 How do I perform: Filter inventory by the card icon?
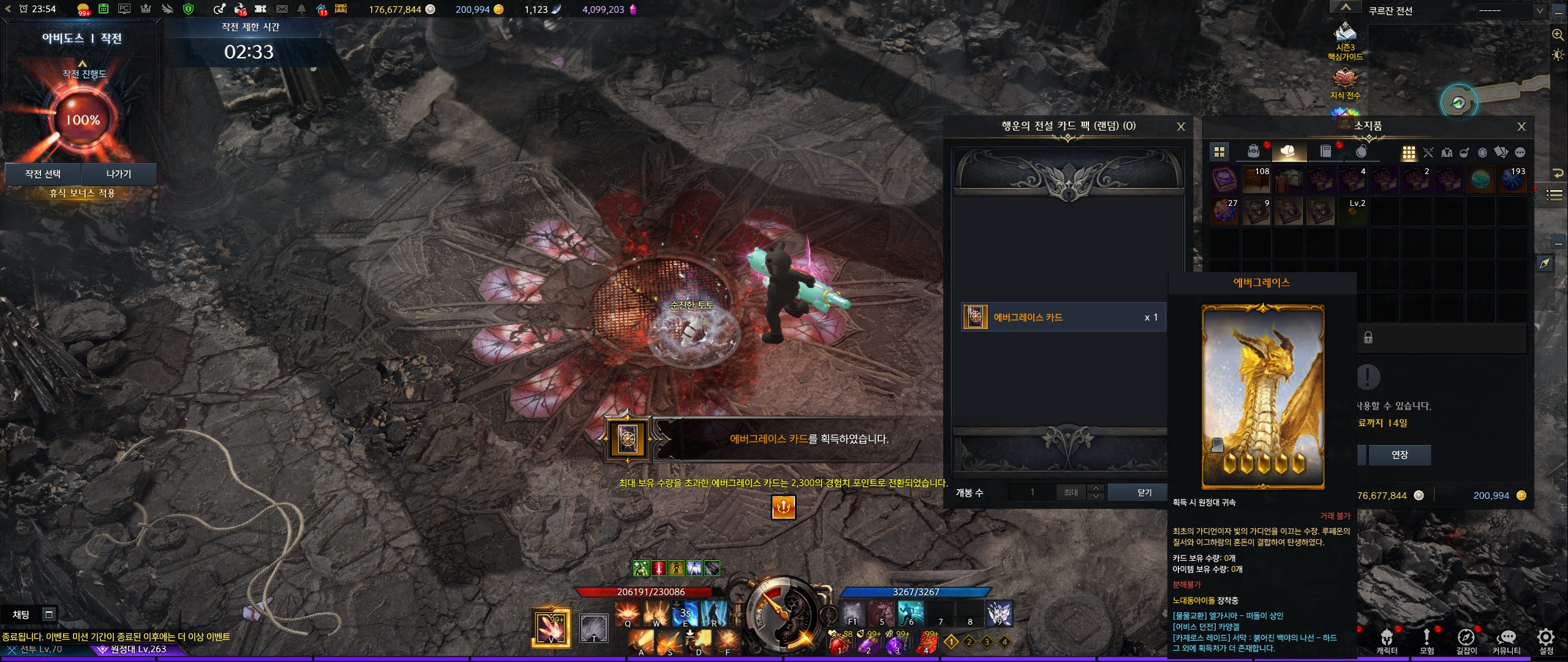1501,152
